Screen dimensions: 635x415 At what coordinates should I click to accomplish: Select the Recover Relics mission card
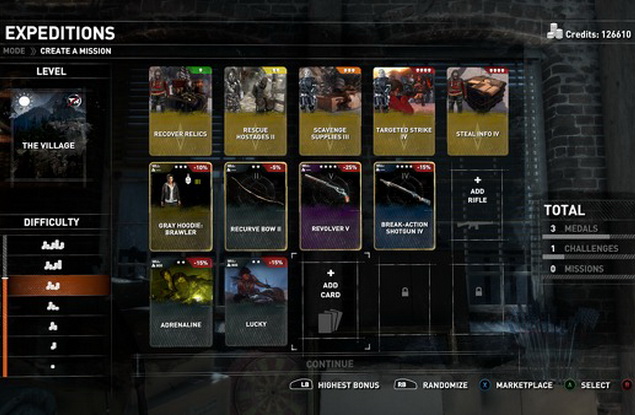(x=180, y=110)
